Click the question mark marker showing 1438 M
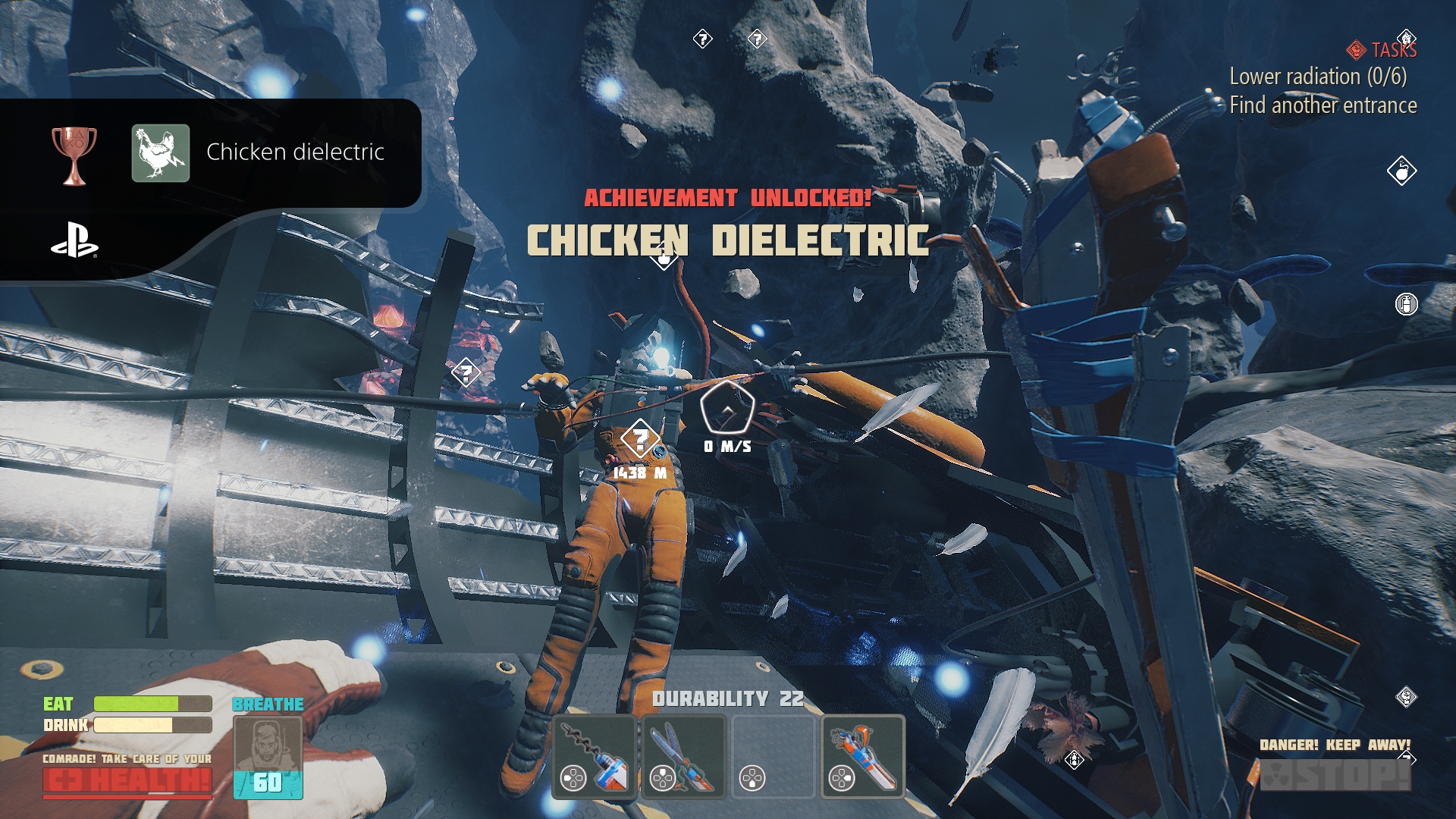The height and width of the screenshot is (819, 1456). pos(639,440)
